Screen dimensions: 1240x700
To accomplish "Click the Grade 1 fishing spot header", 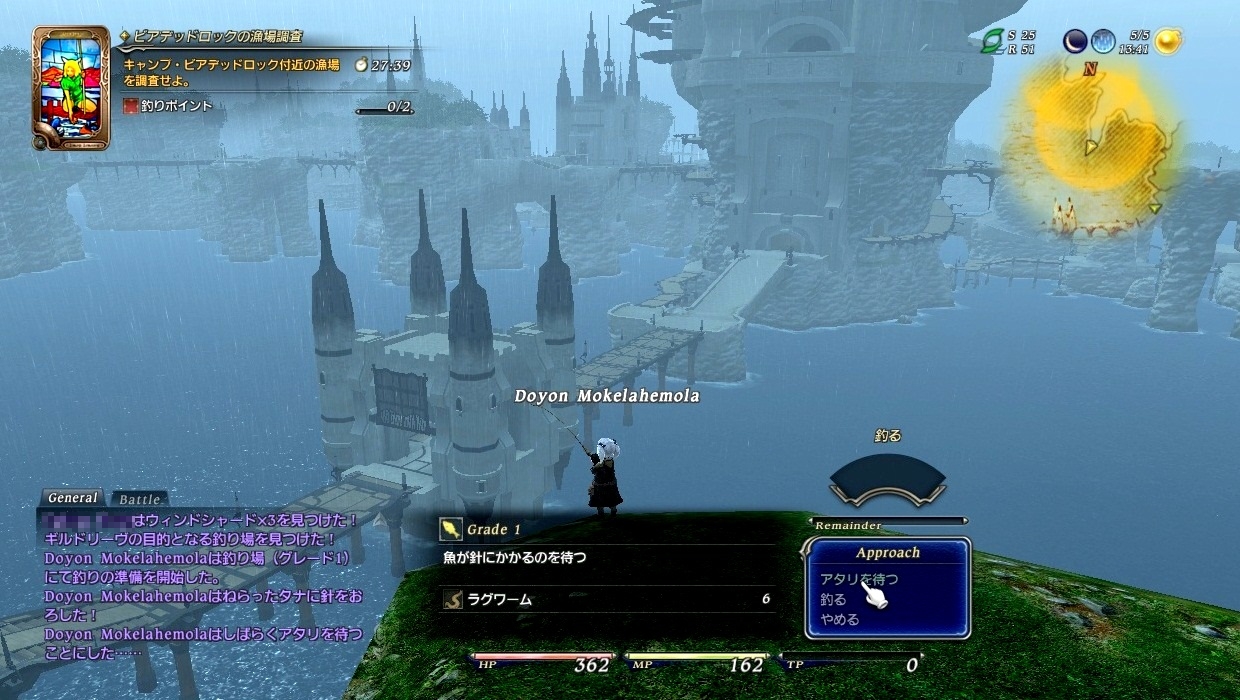I will tap(495, 529).
